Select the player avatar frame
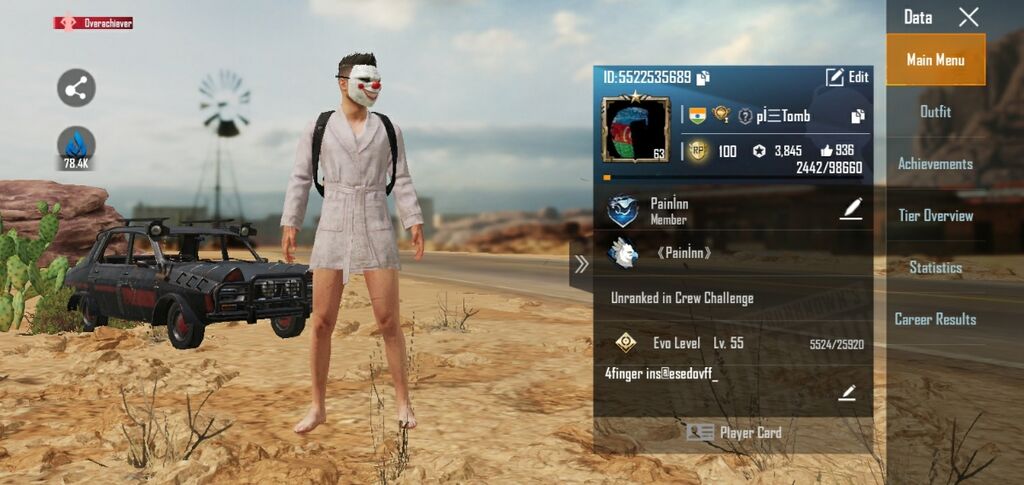 [635, 129]
